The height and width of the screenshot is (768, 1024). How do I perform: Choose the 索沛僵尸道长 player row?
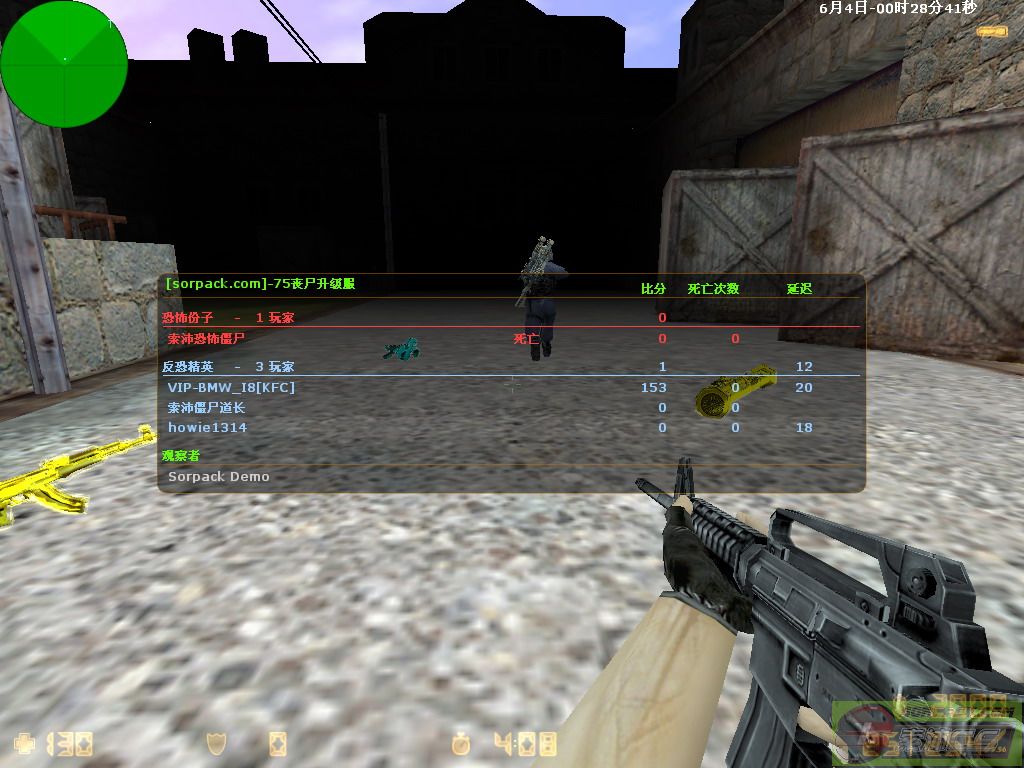click(206, 407)
